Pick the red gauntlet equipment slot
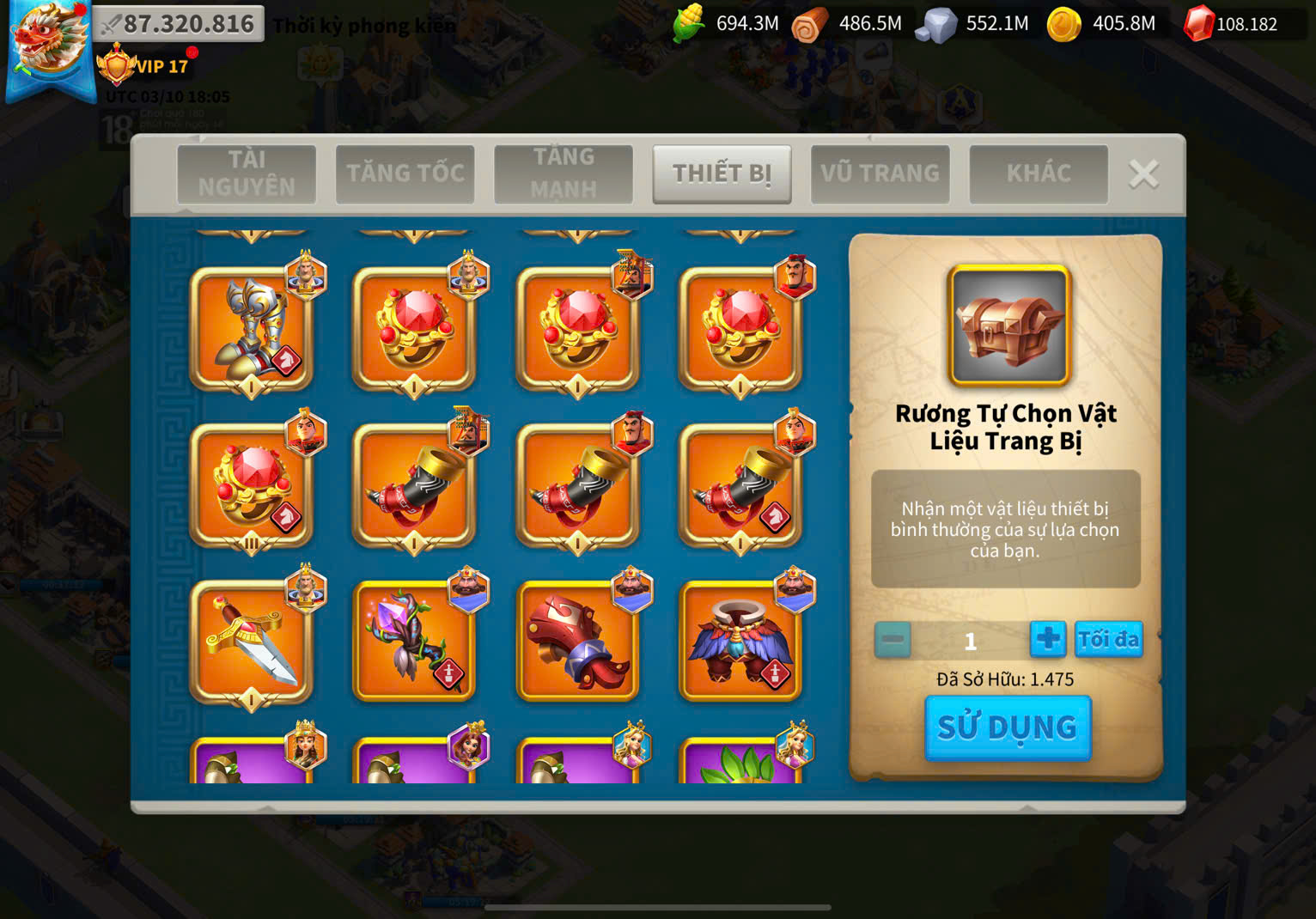This screenshot has height=919, width=1316. tap(577, 641)
